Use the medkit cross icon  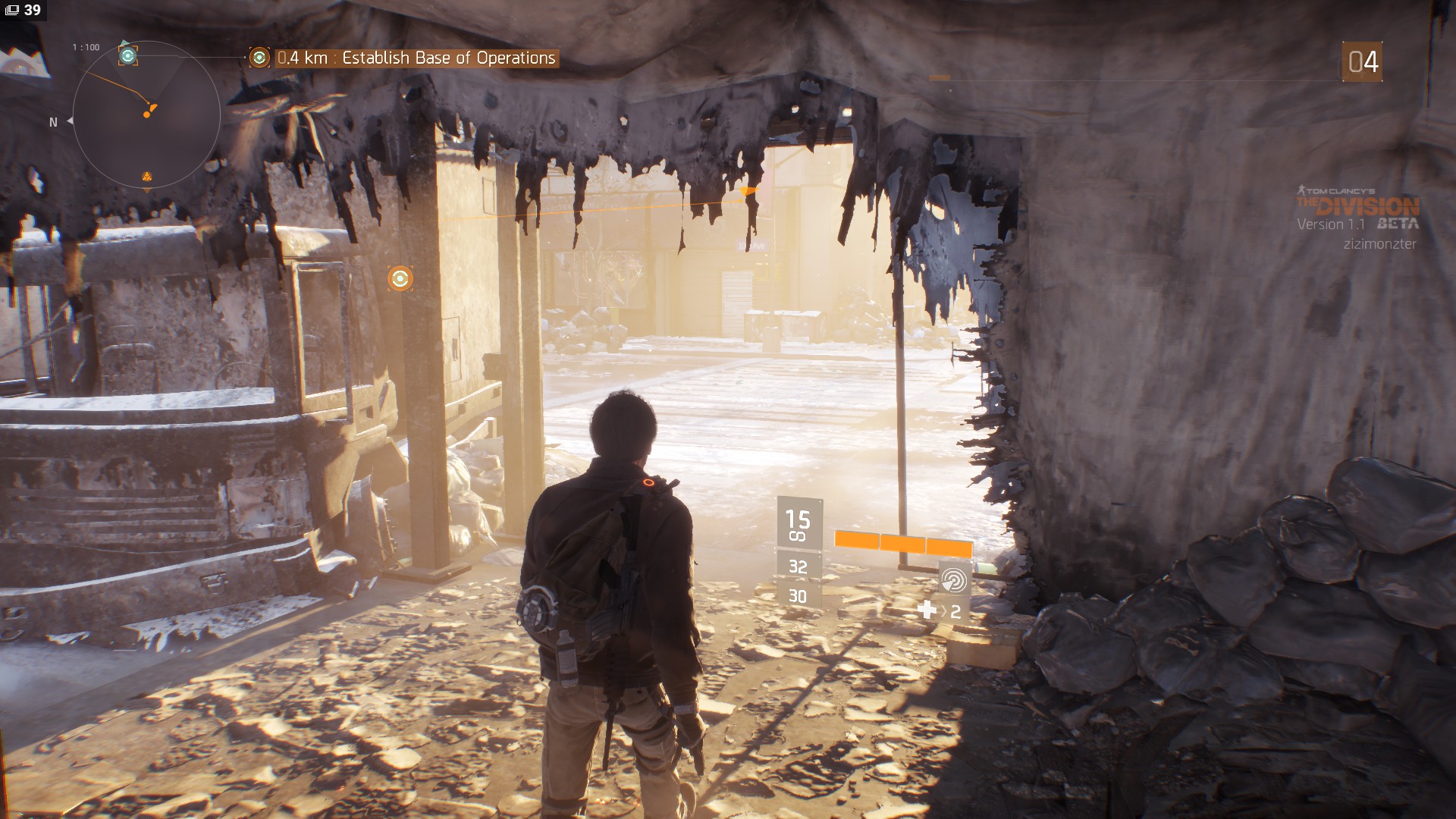[927, 610]
